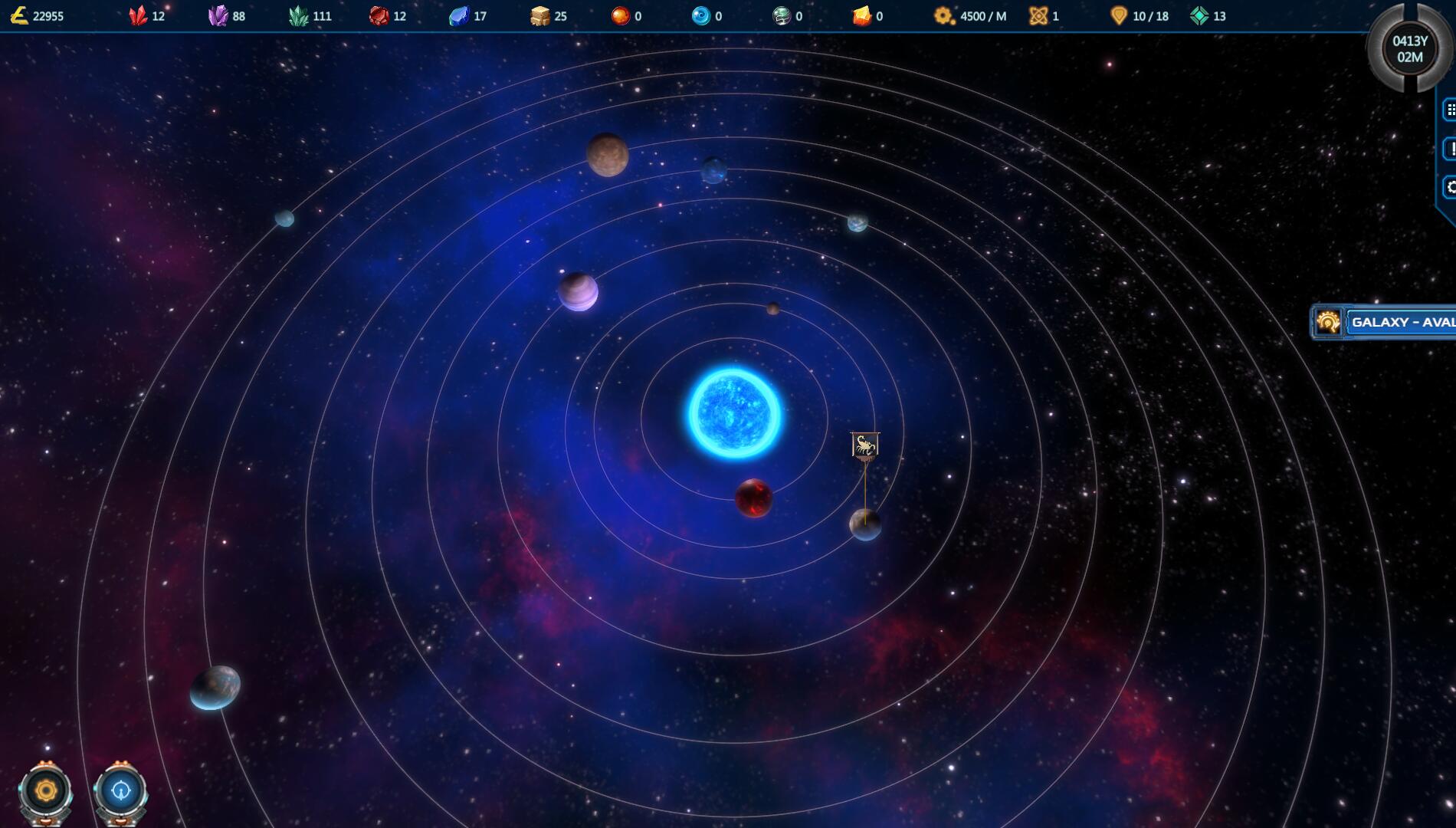Open the grid menu icon in right sidebar
The image size is (1456, 828).
[x=1451, y=108]
